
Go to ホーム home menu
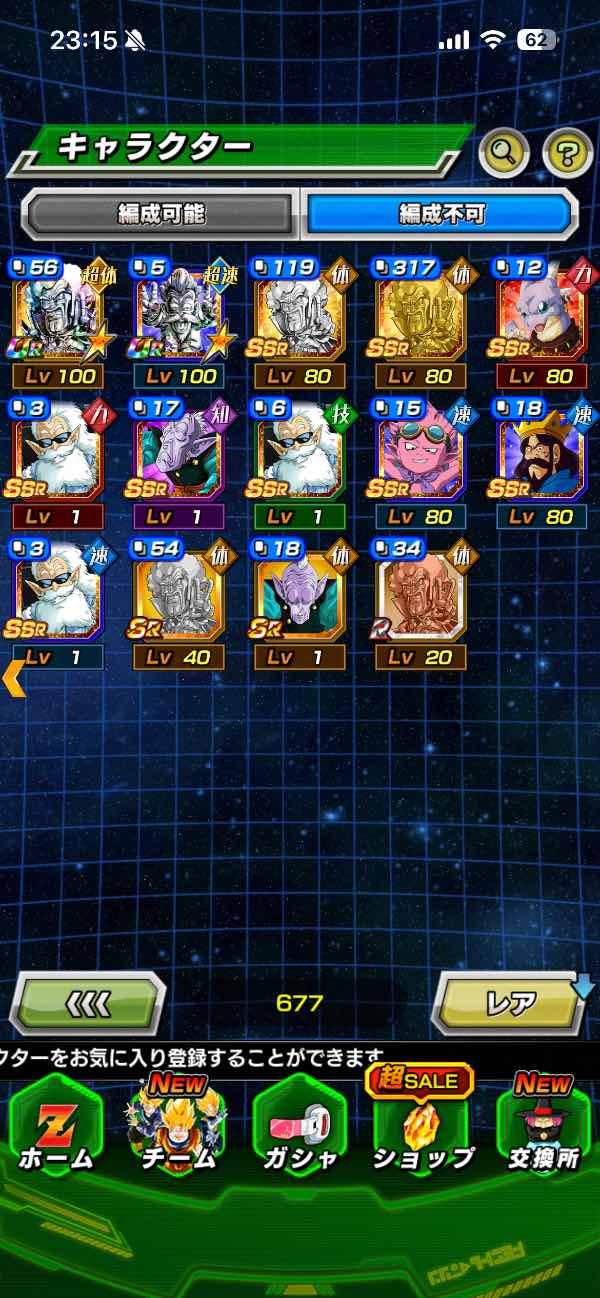point(57,1130)
